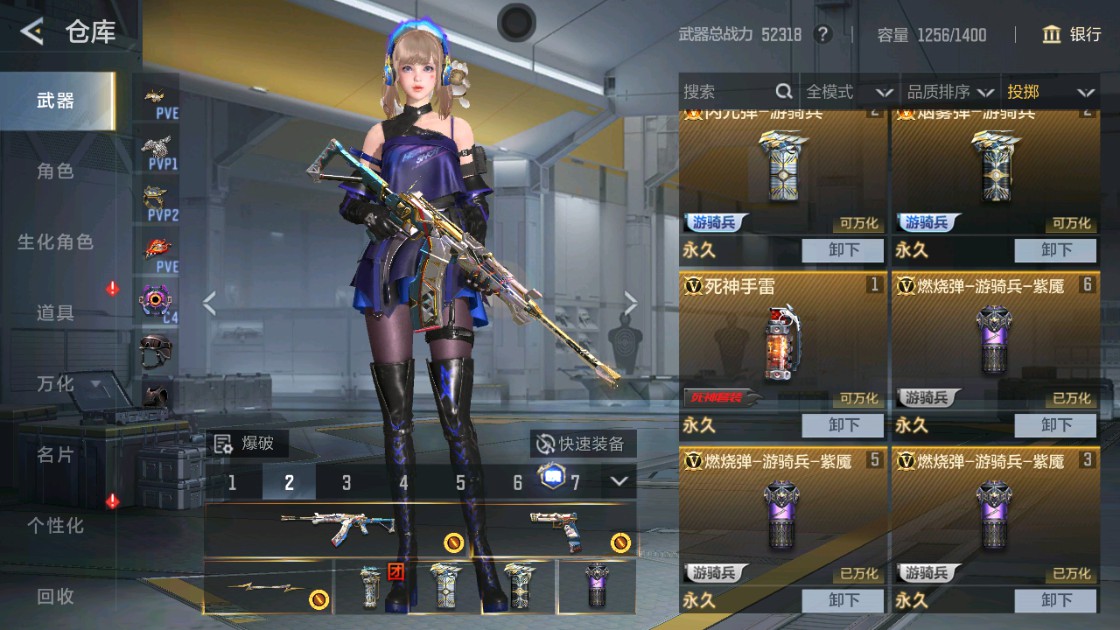This screenshot has height=630, width=1120.
Task: Show next character view with right arrow
Action: [631, 303]
